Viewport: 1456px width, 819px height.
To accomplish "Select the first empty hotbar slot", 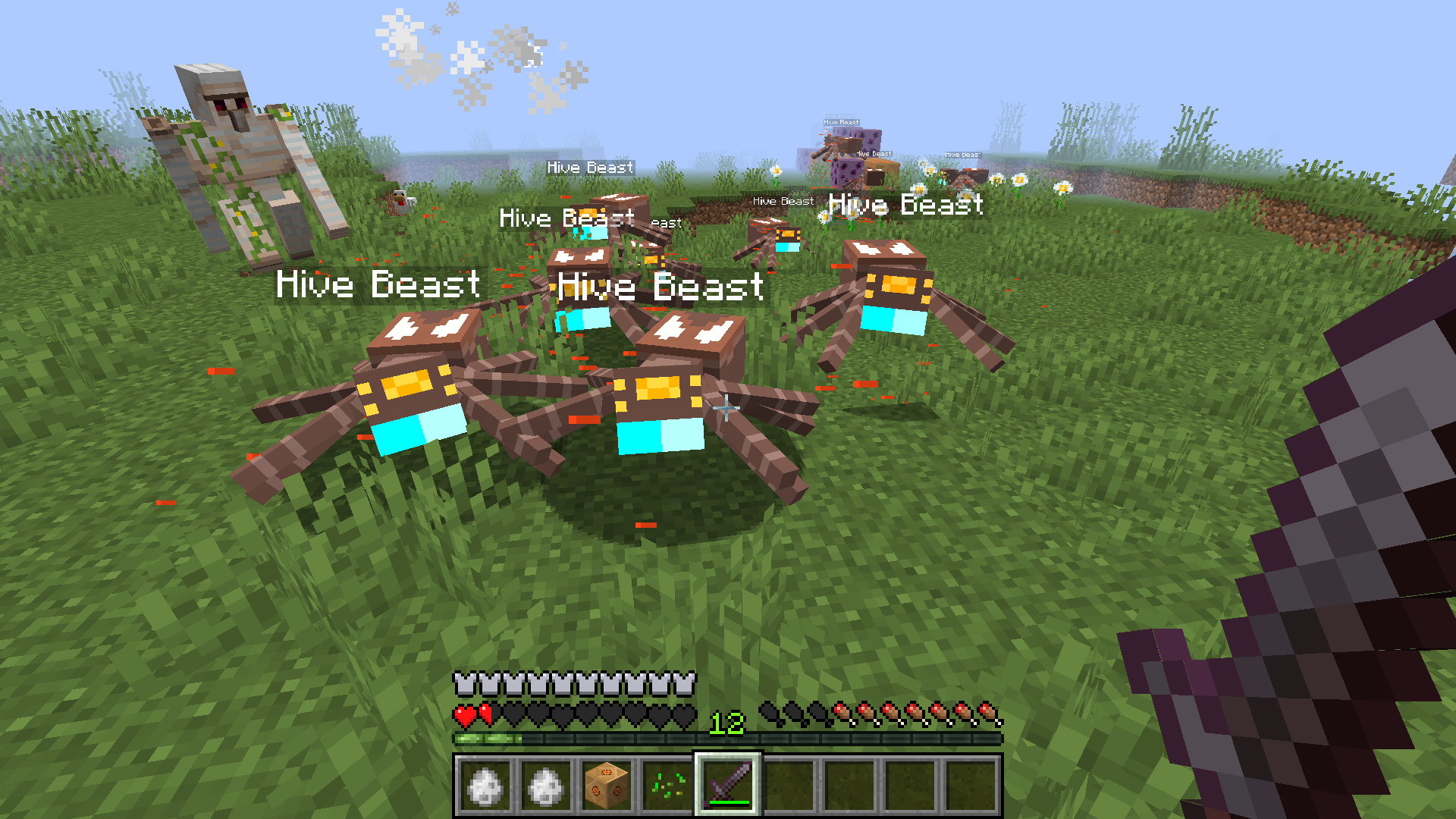I will click(789, 787).
